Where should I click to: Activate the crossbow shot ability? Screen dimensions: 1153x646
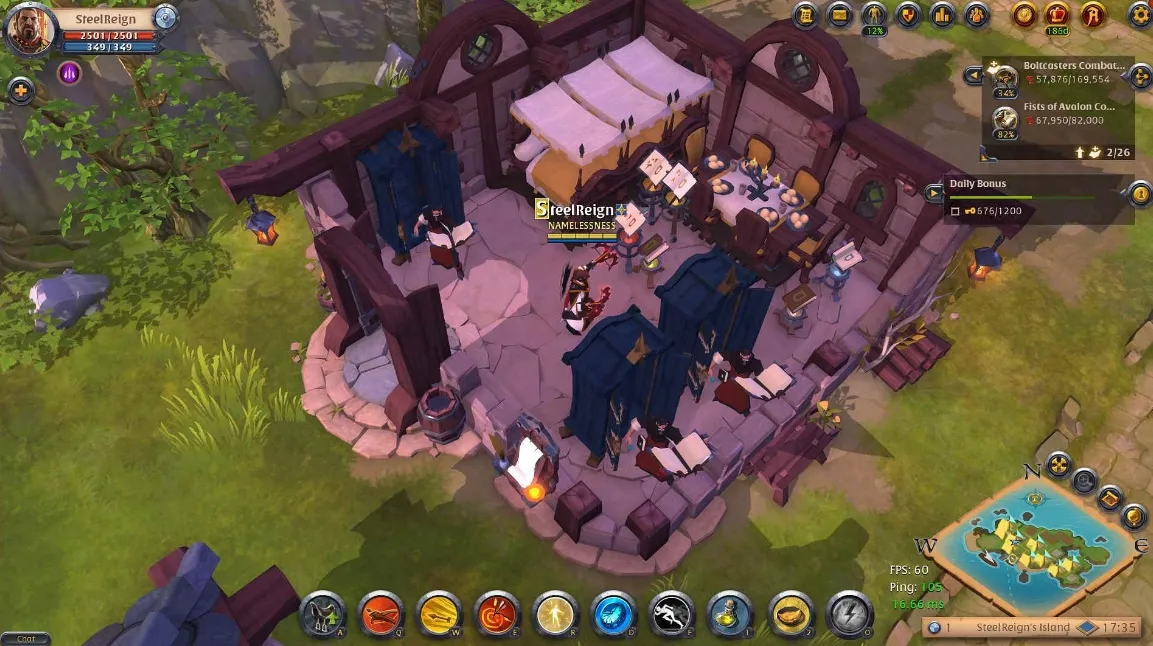click(381, 613)
